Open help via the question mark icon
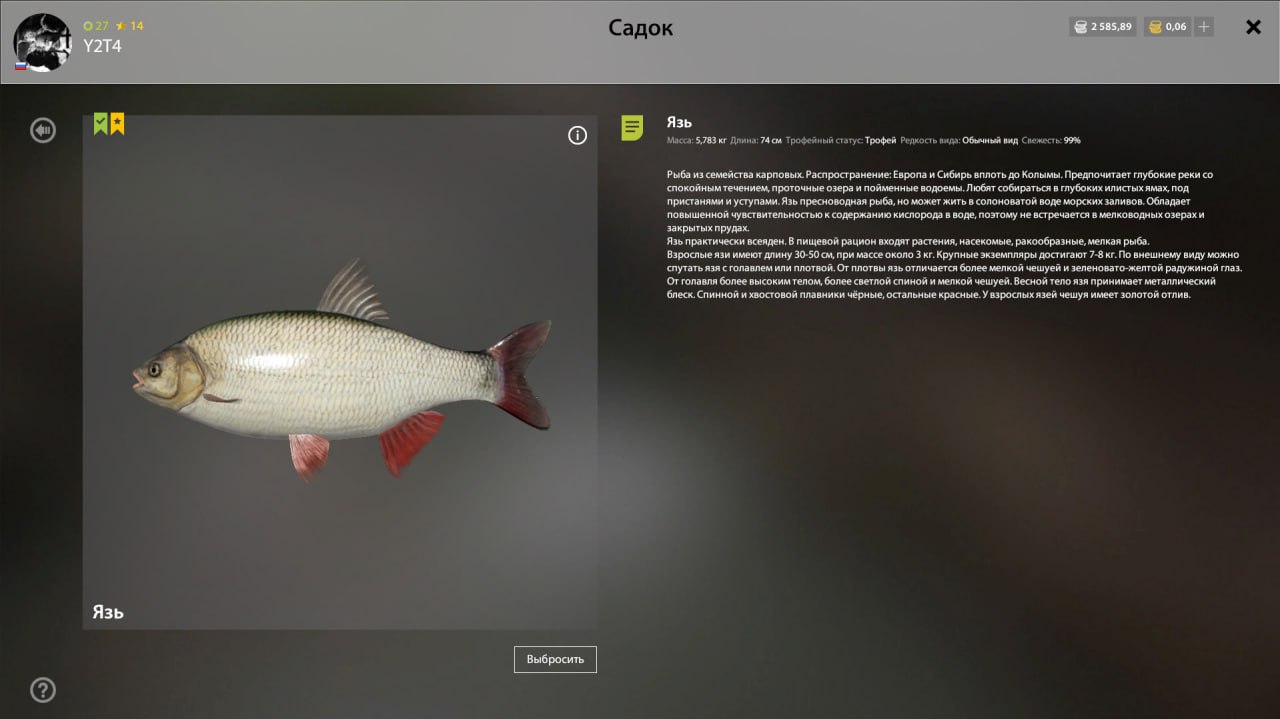This screenshot has height=719, width=1280. [43, 690]
